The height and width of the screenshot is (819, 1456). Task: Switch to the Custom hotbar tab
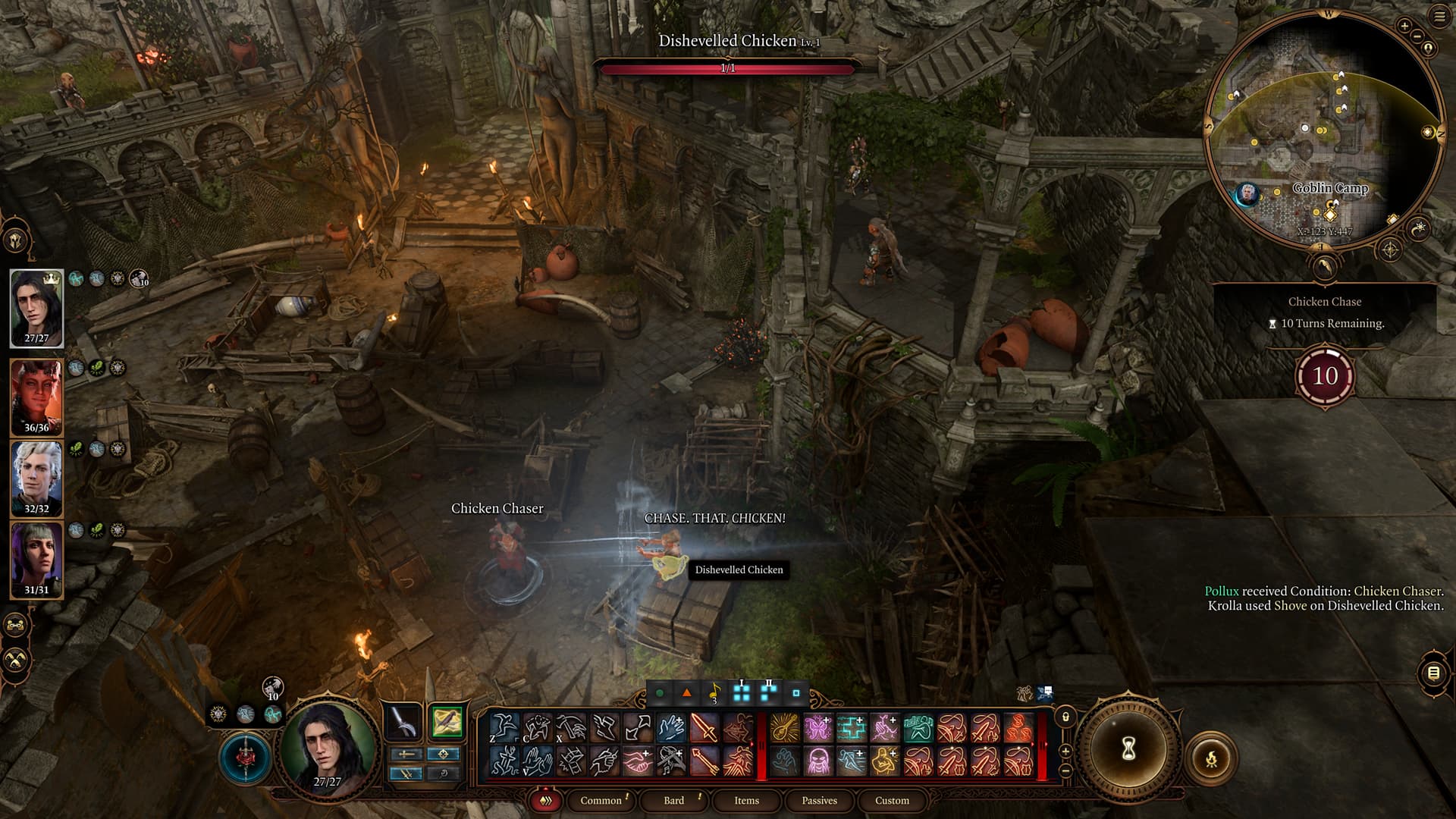pyautogui.click(x=892, y=800)
